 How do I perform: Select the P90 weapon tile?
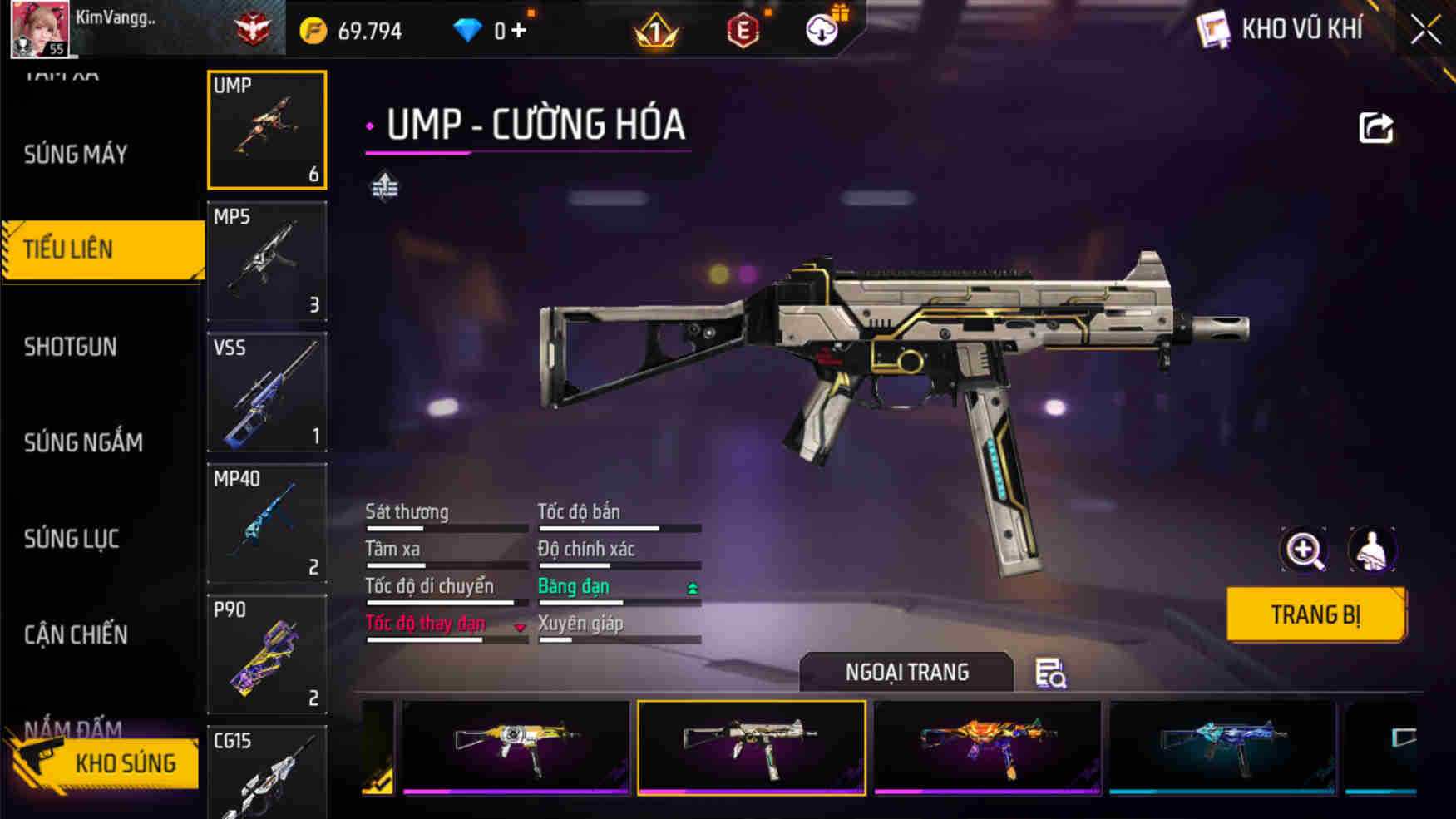coord(267,654)
